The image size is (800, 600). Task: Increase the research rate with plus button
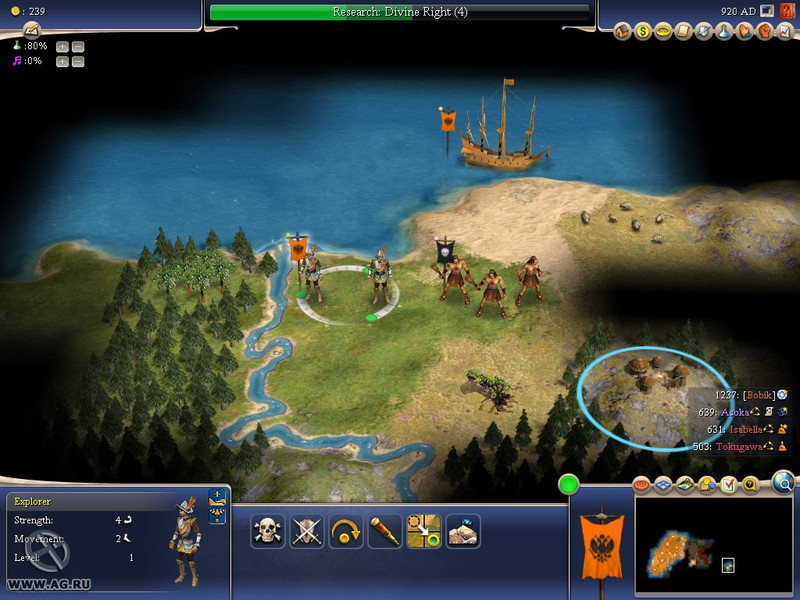tap(62, 46)
